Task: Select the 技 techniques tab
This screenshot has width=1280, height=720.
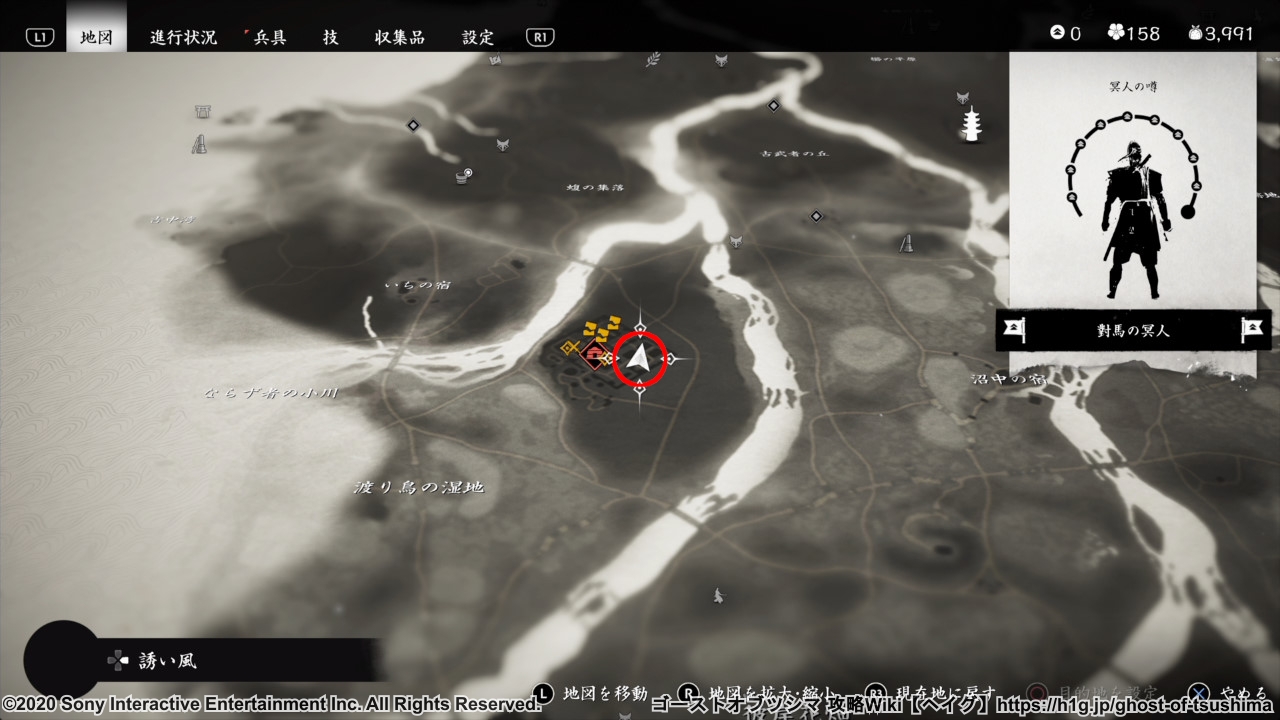Action: tap(330, 37)
